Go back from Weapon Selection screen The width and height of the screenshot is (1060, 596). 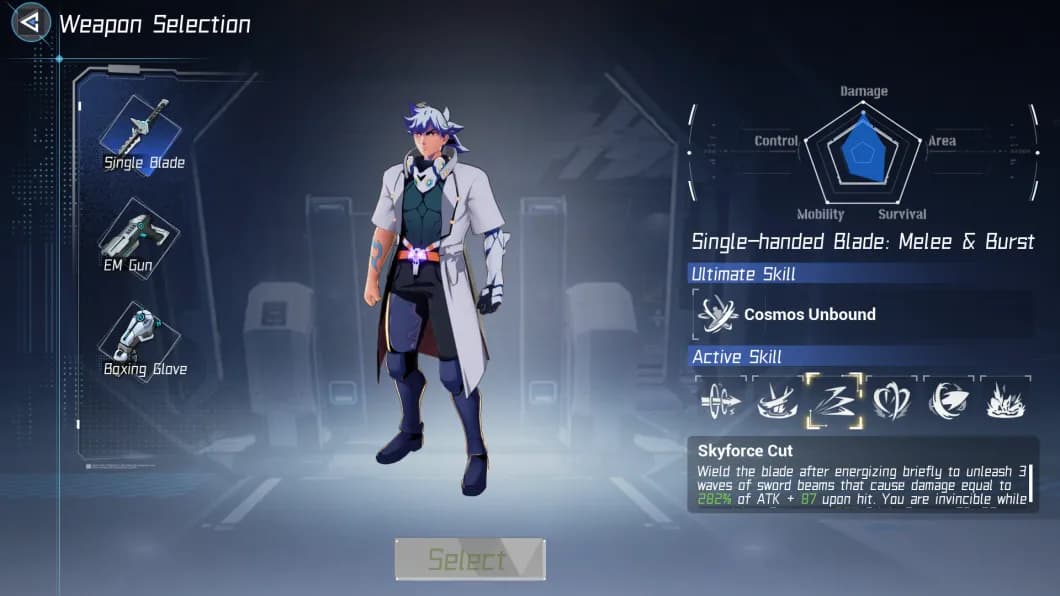tap(31, 22)
